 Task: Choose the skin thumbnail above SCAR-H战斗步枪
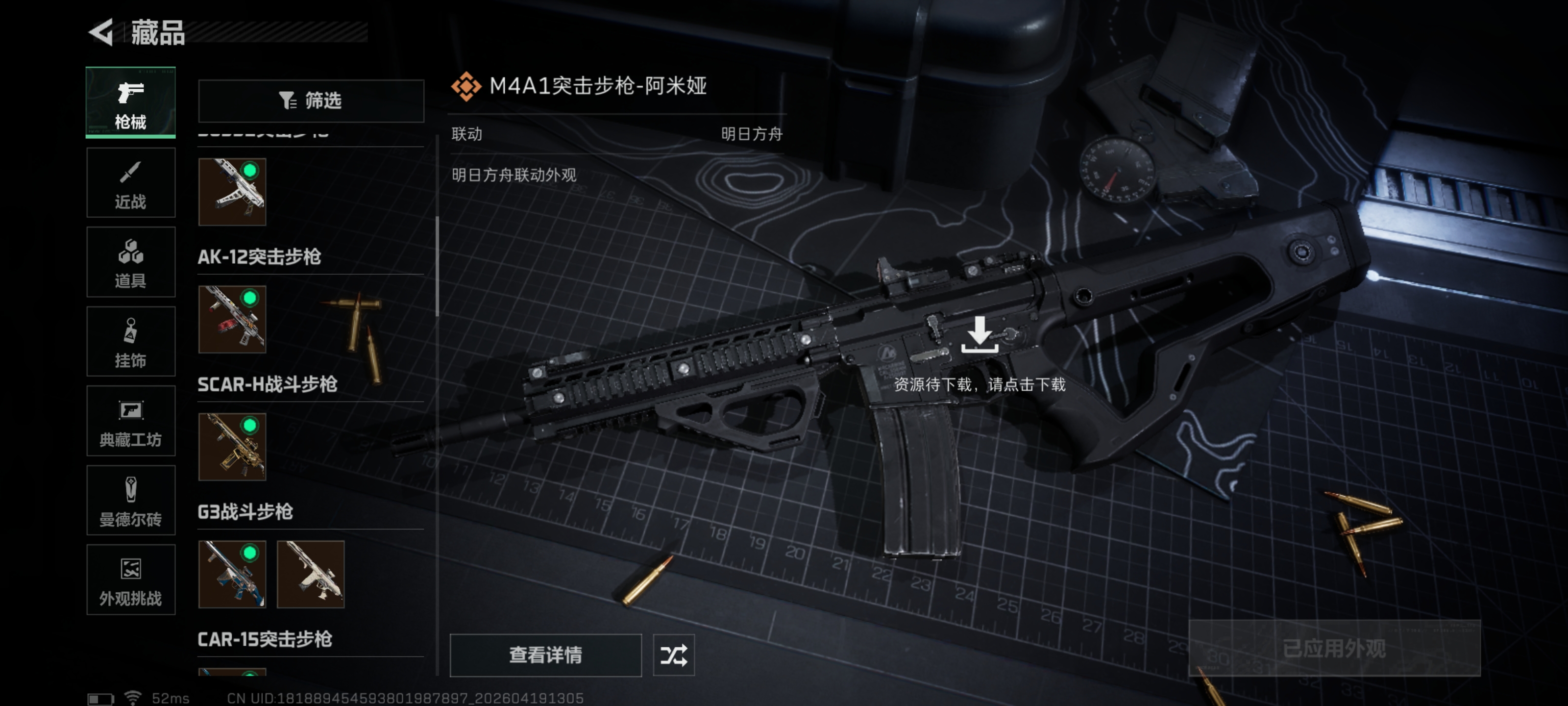pyautogui.click(x=232, y=319)
